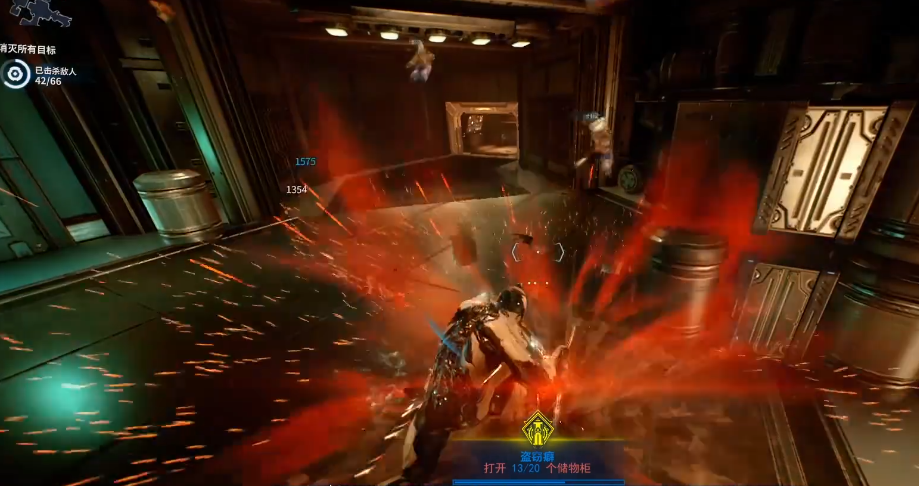The image size is (919, 486).
Task: Open the 盗窃癖 challenge progress banner
Action: 538,462
